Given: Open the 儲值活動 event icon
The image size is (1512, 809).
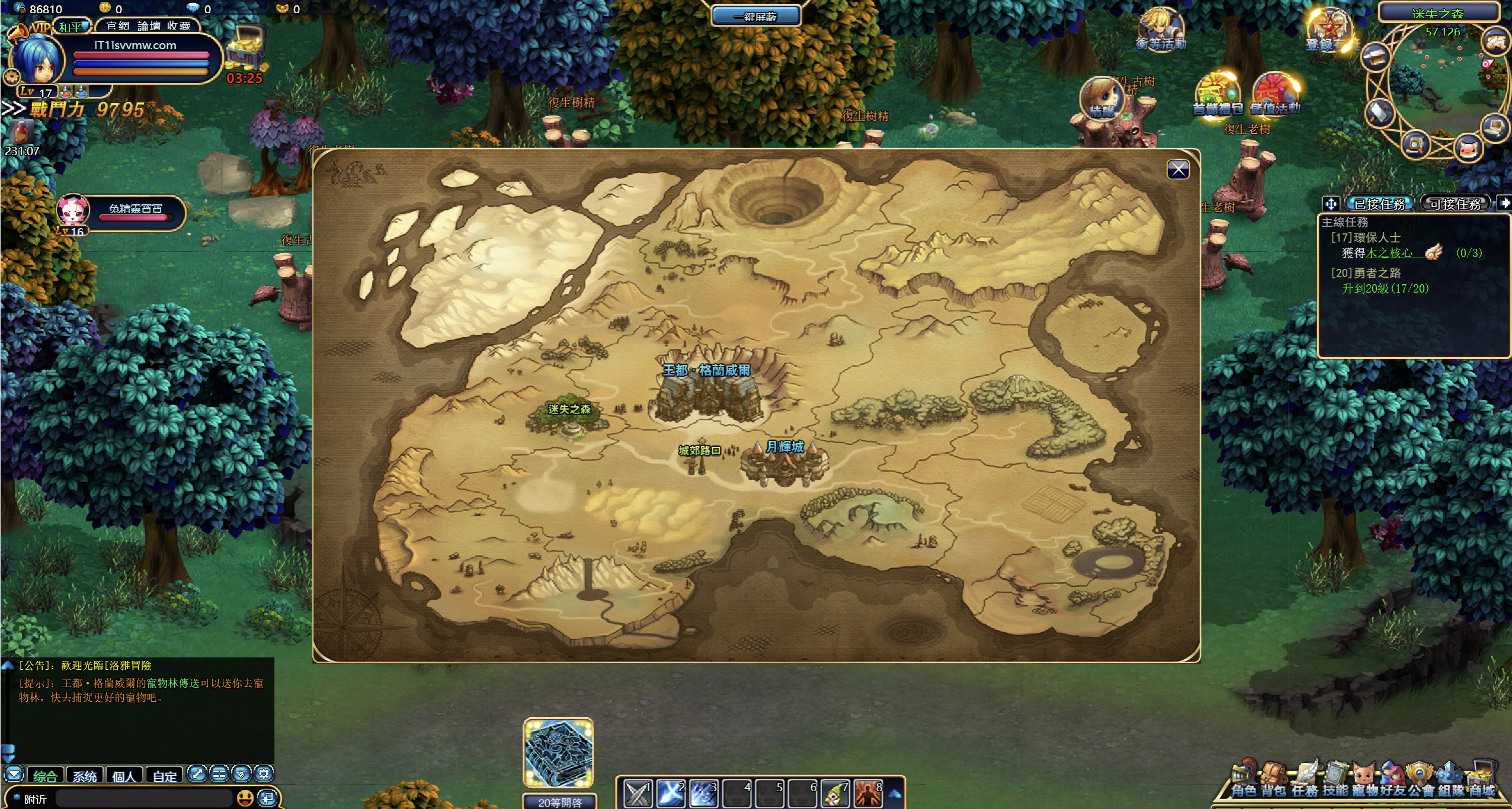Looking at the screenshot, I should coord(1275,95).
